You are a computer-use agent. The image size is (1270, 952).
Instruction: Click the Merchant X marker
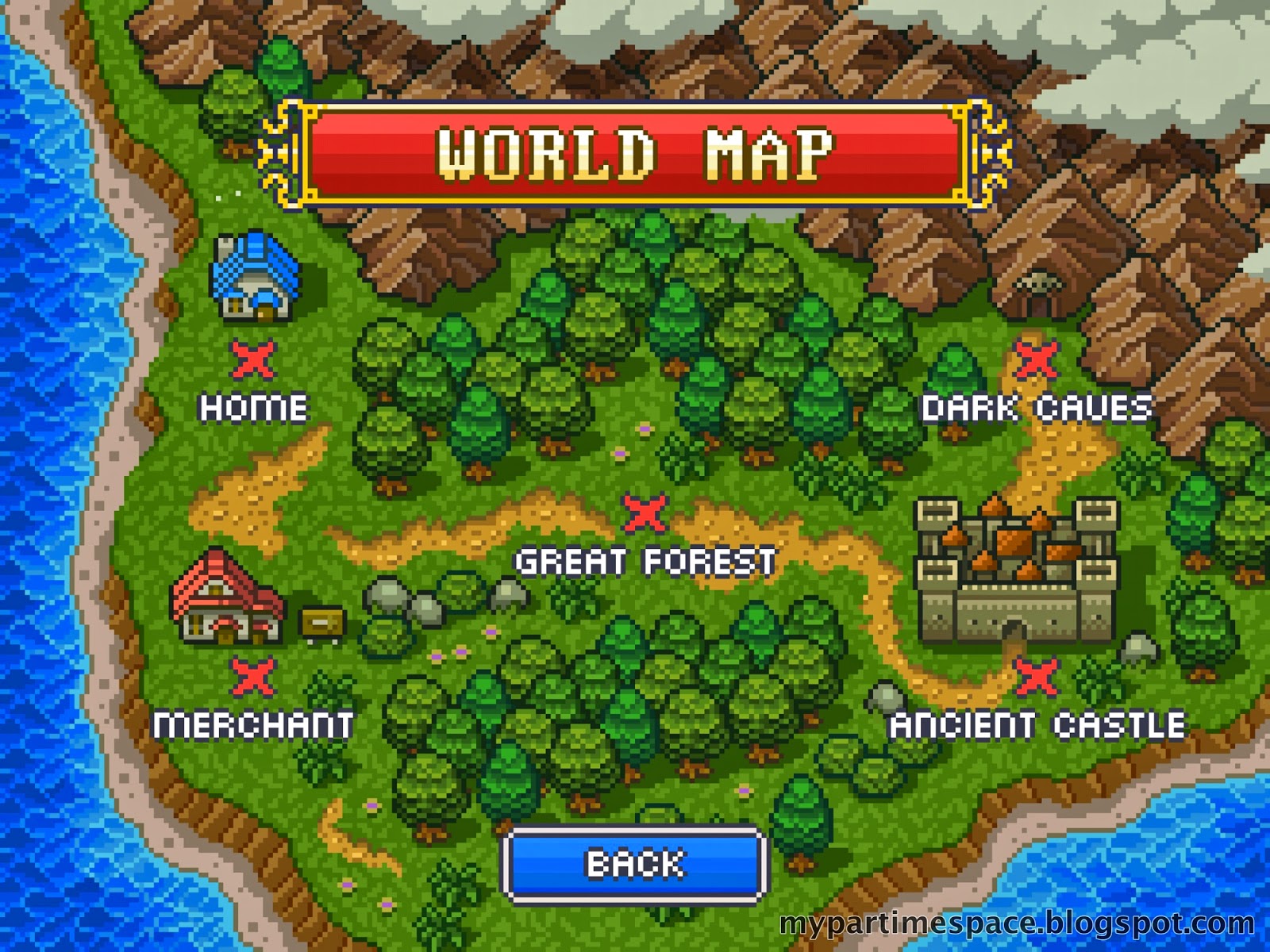252,678
